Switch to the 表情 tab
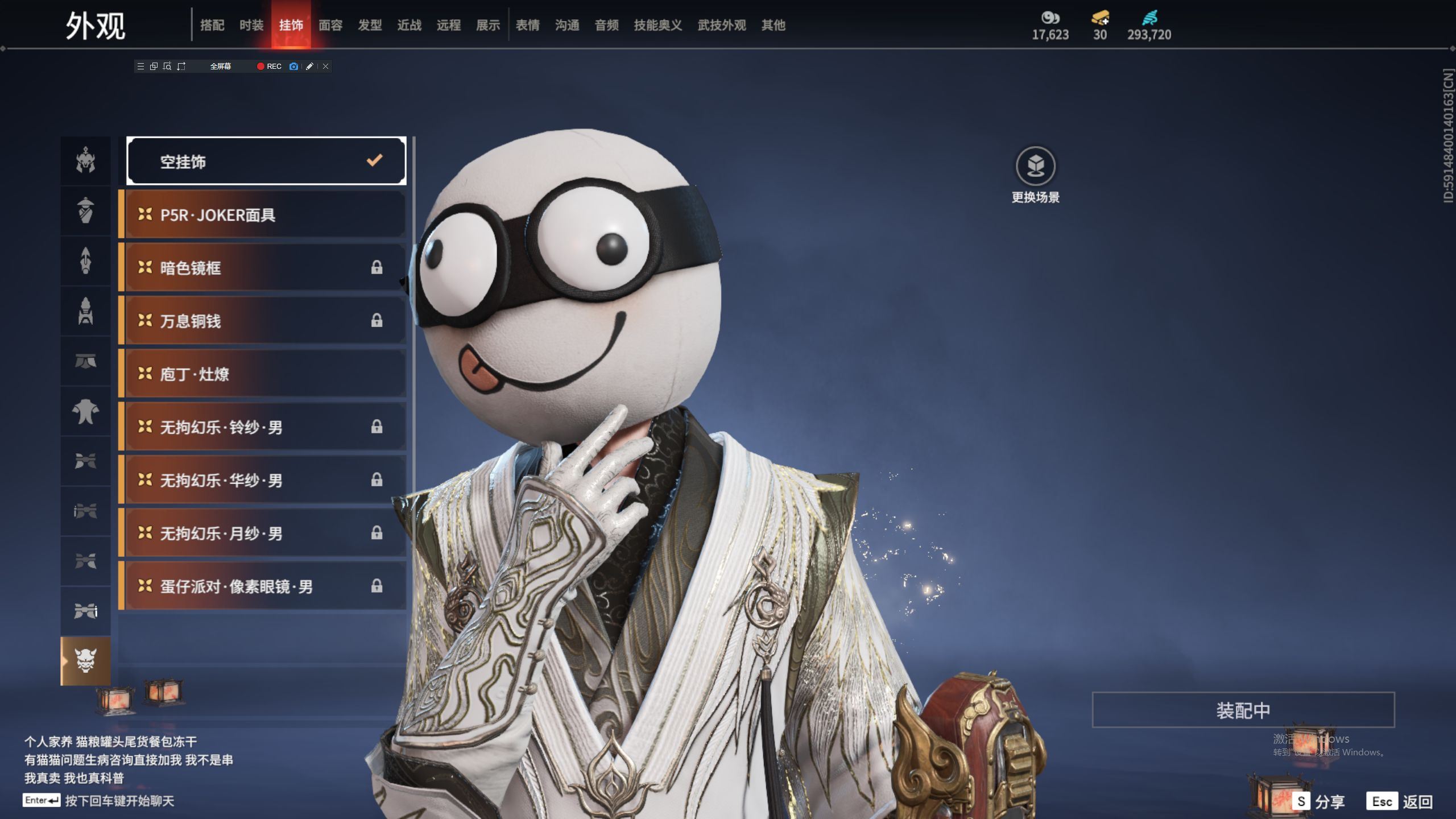Image resolution: width=1456 pixels, height=819 pixels. pyautogui.click(x=527, y=25)
